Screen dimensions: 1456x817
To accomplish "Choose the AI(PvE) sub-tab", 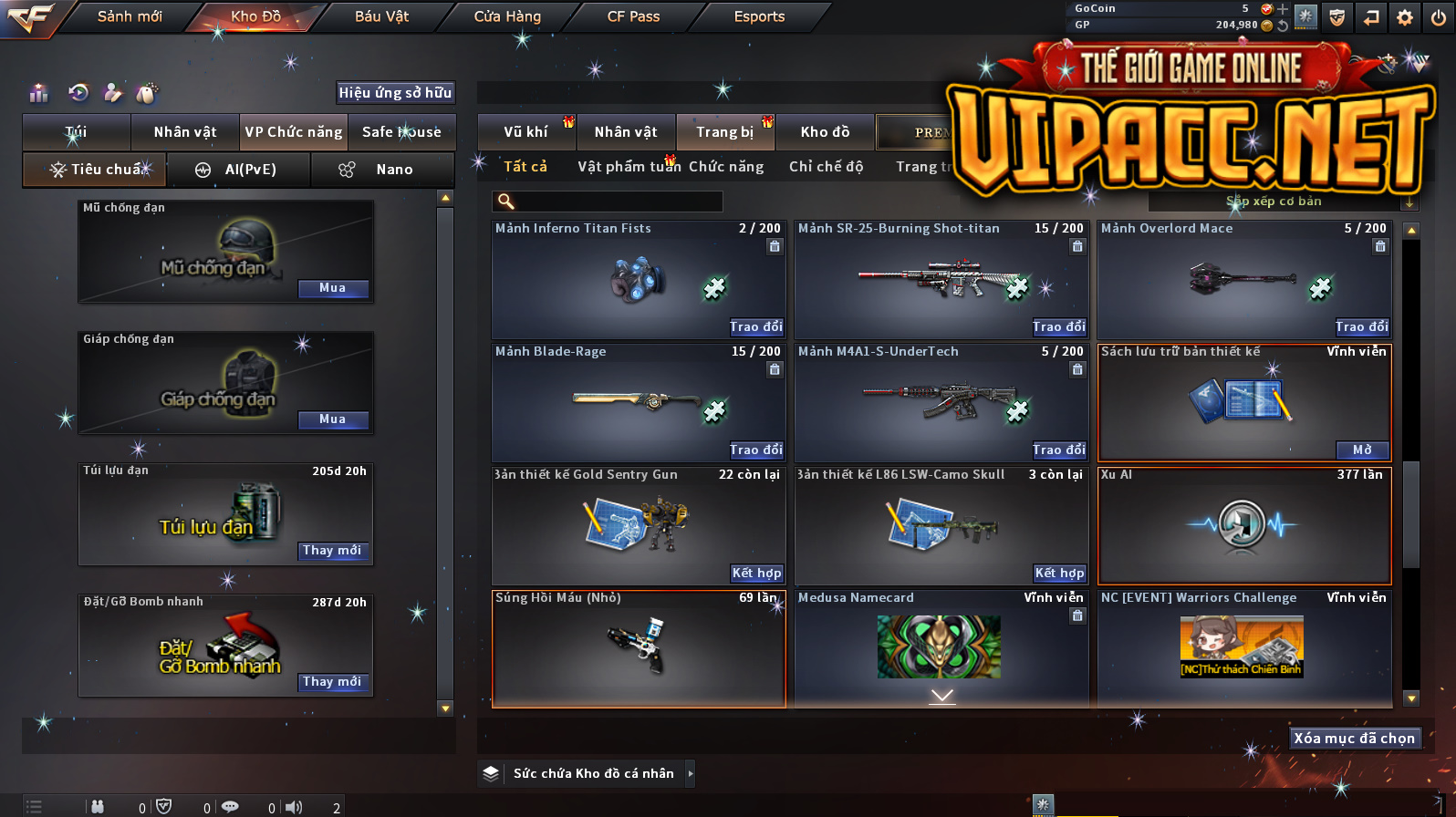I will 240,170.
